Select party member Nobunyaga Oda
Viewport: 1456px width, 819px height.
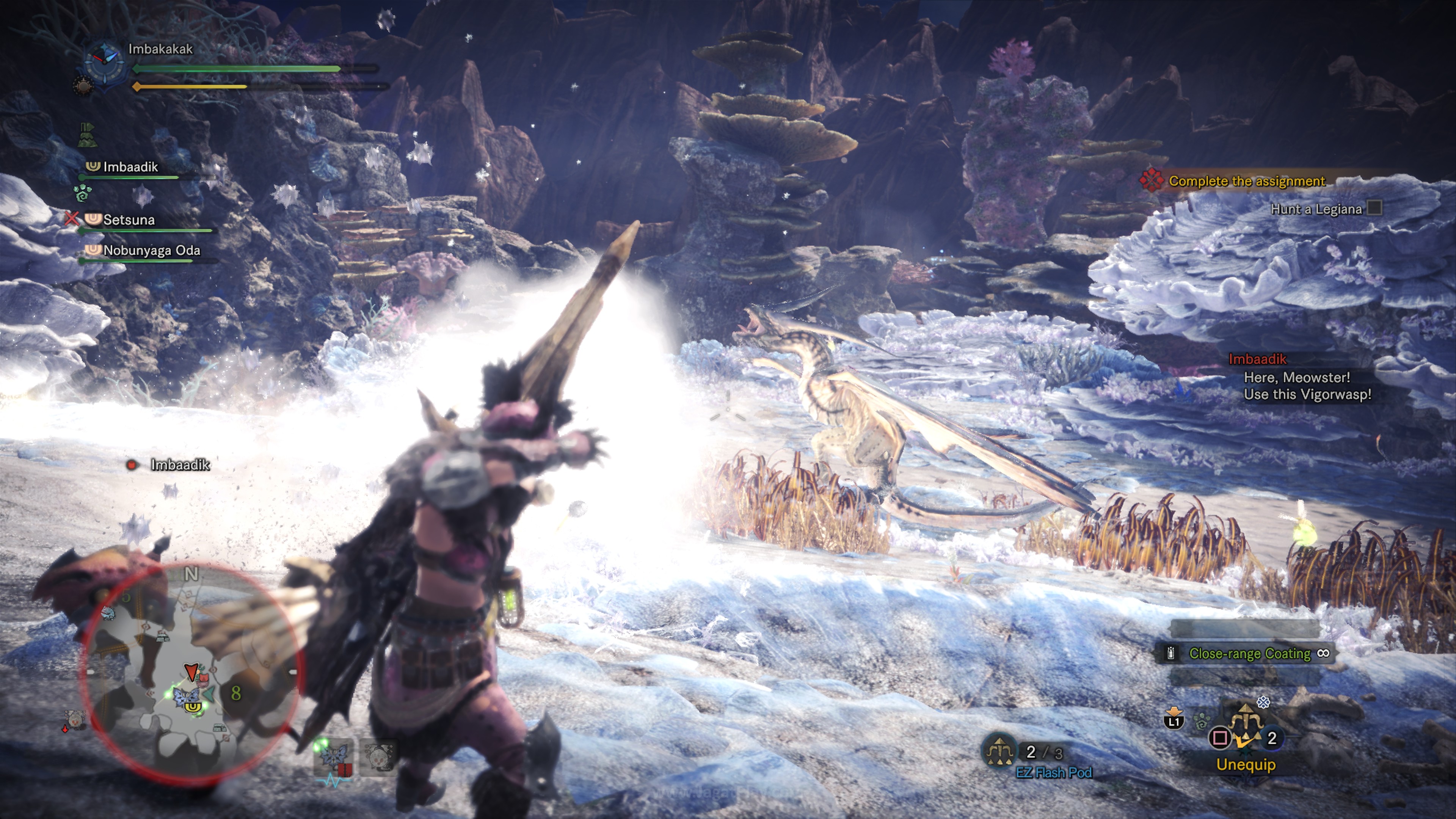tap(152, 250)
